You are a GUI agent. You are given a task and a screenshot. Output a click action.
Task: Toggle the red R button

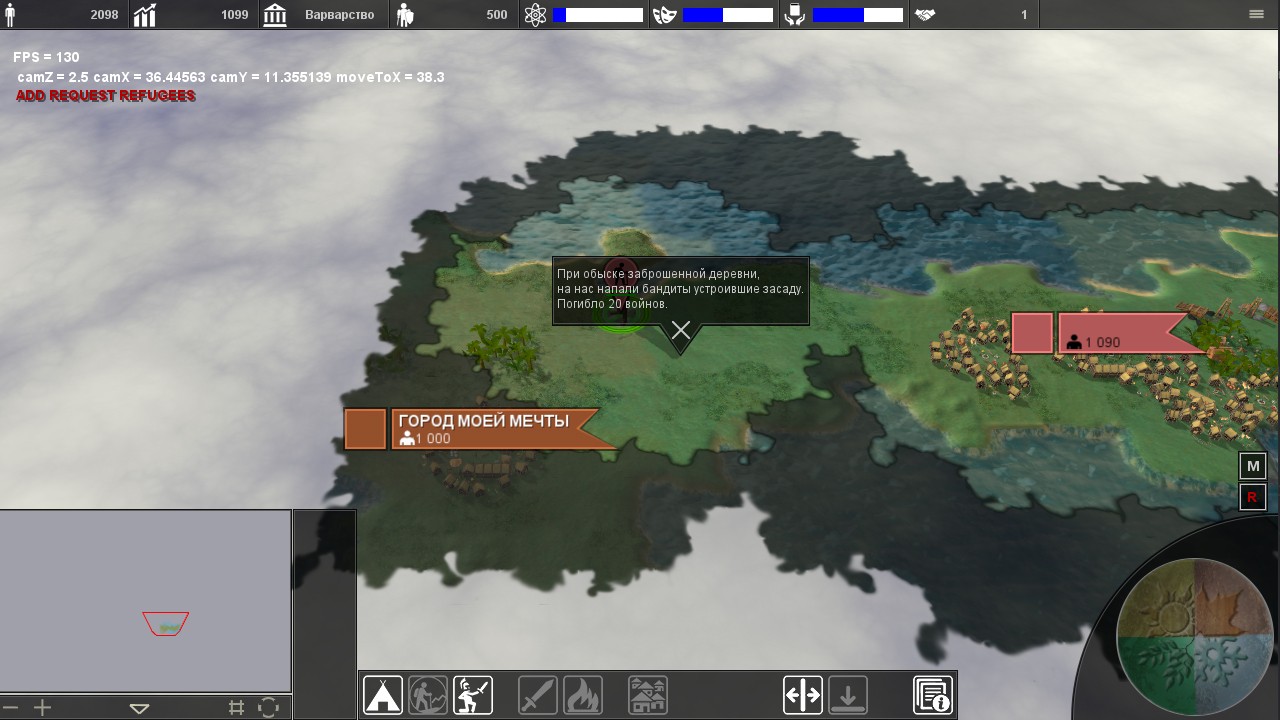pos(1253,497)
